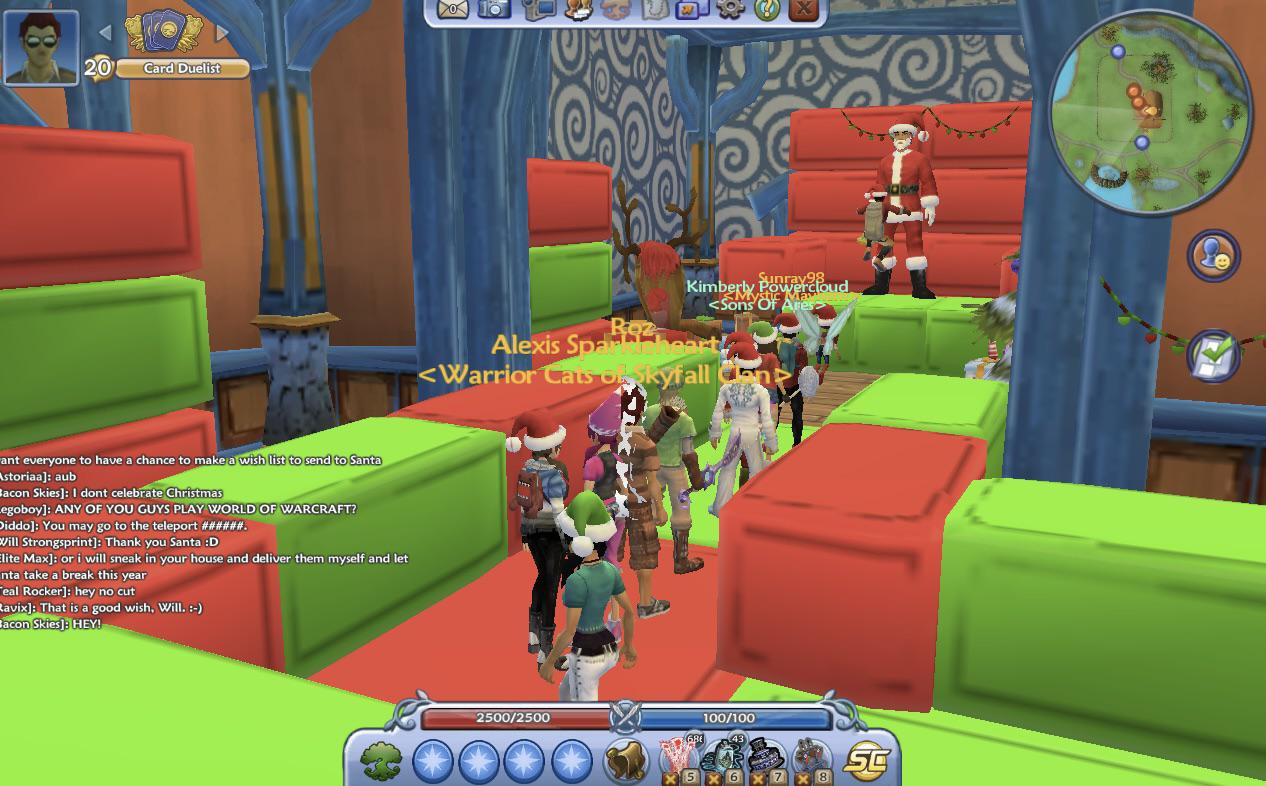Open help with the question mark icon

point(767,9)
